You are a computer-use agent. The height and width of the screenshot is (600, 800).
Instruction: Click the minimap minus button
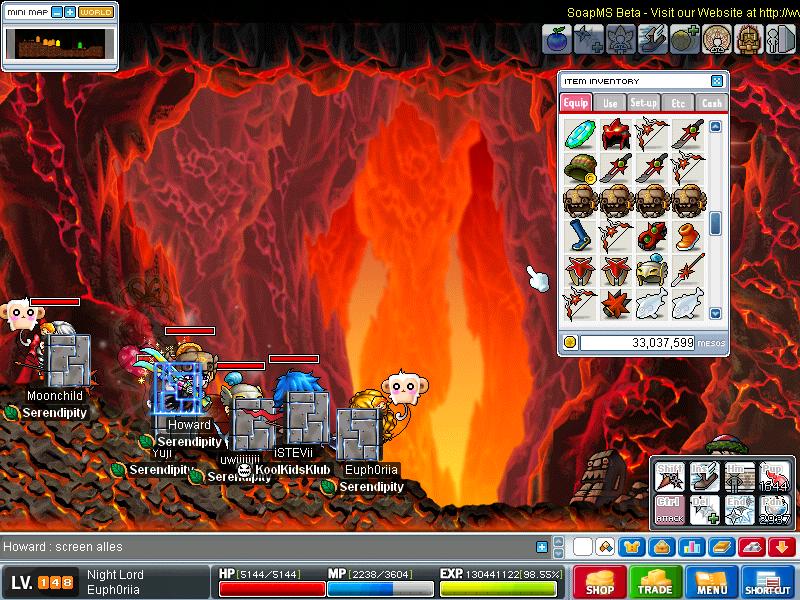point(57,12)
